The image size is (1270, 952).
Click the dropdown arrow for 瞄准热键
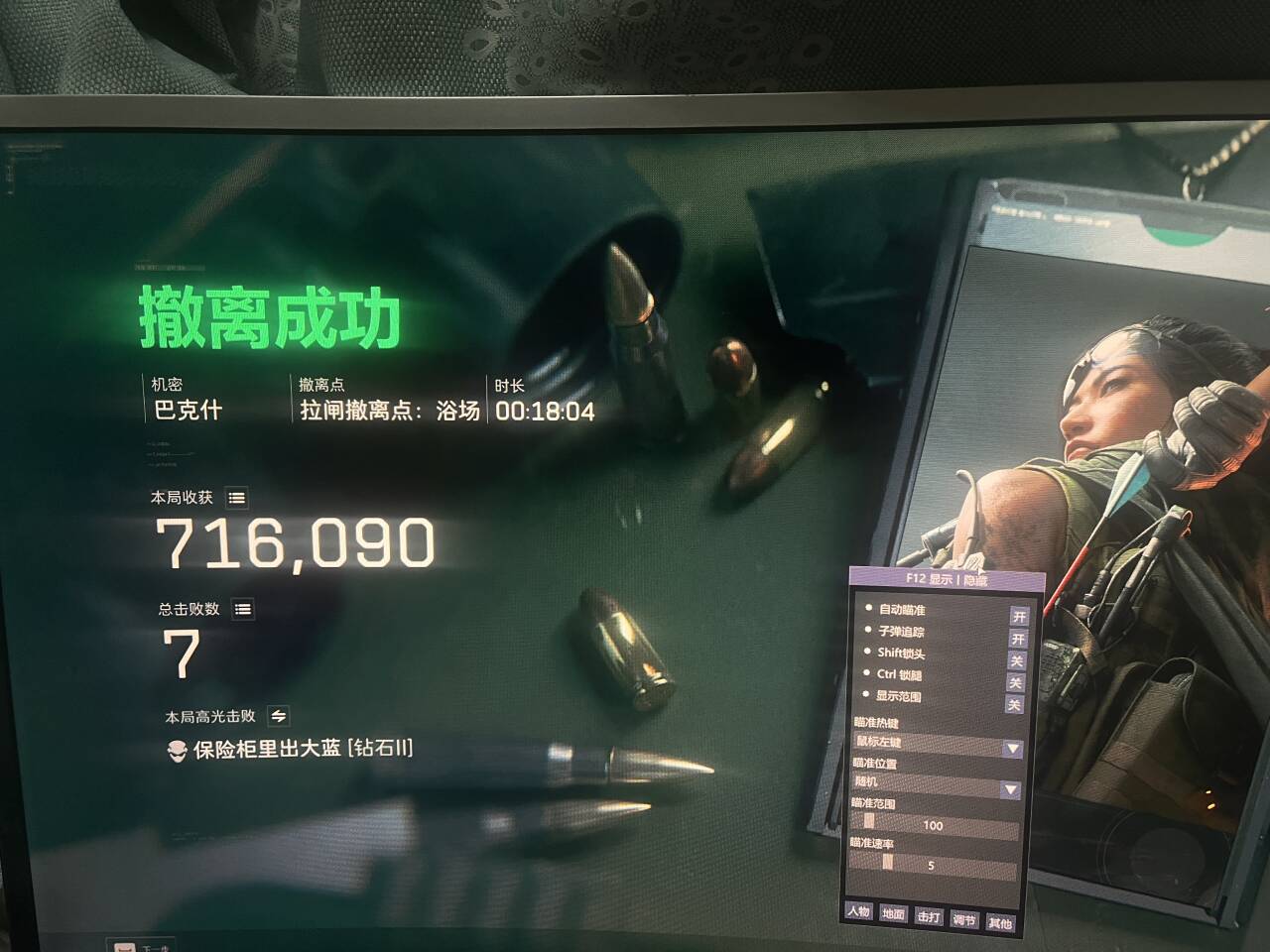pyautogui.click(x=1013, y=751)
